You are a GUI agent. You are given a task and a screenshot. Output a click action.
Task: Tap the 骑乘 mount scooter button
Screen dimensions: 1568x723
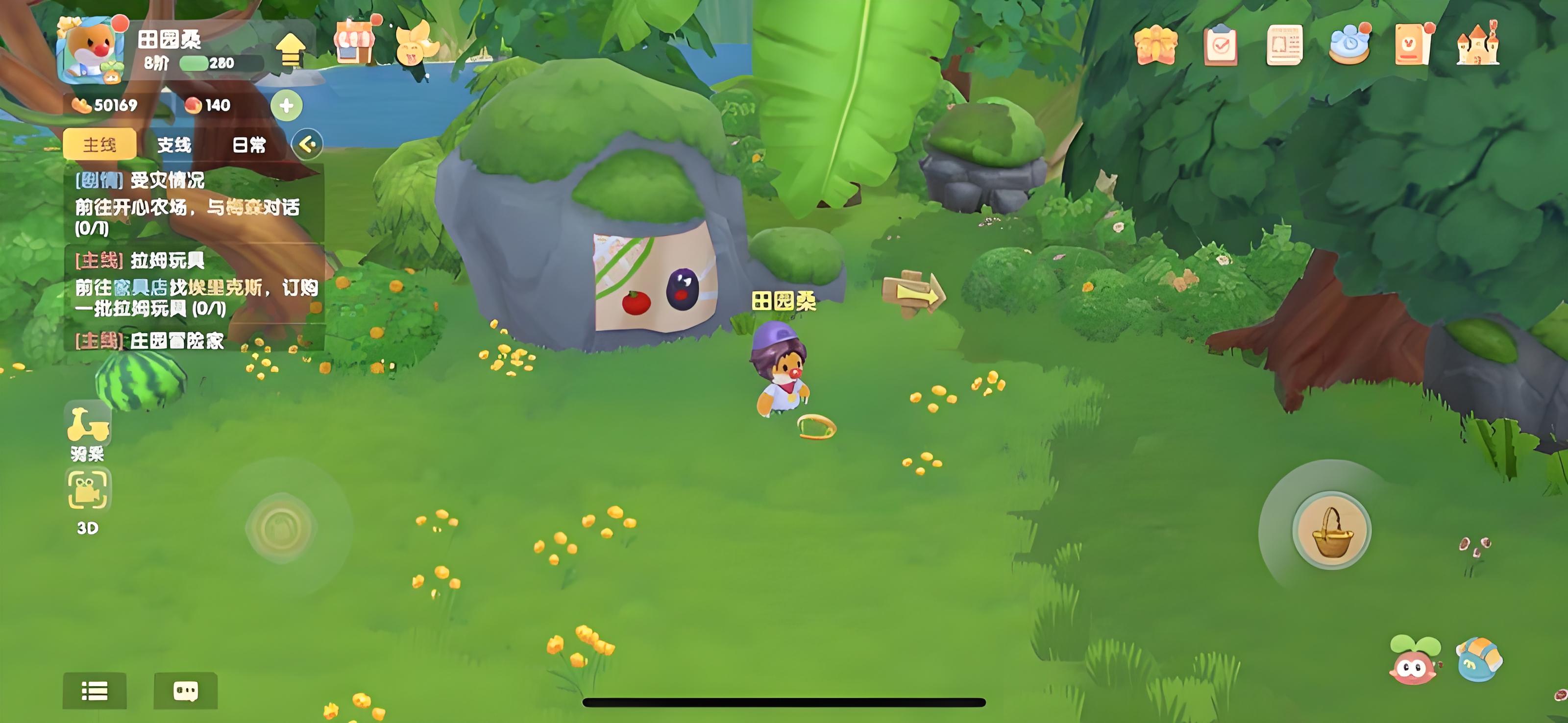coord(88,430)
